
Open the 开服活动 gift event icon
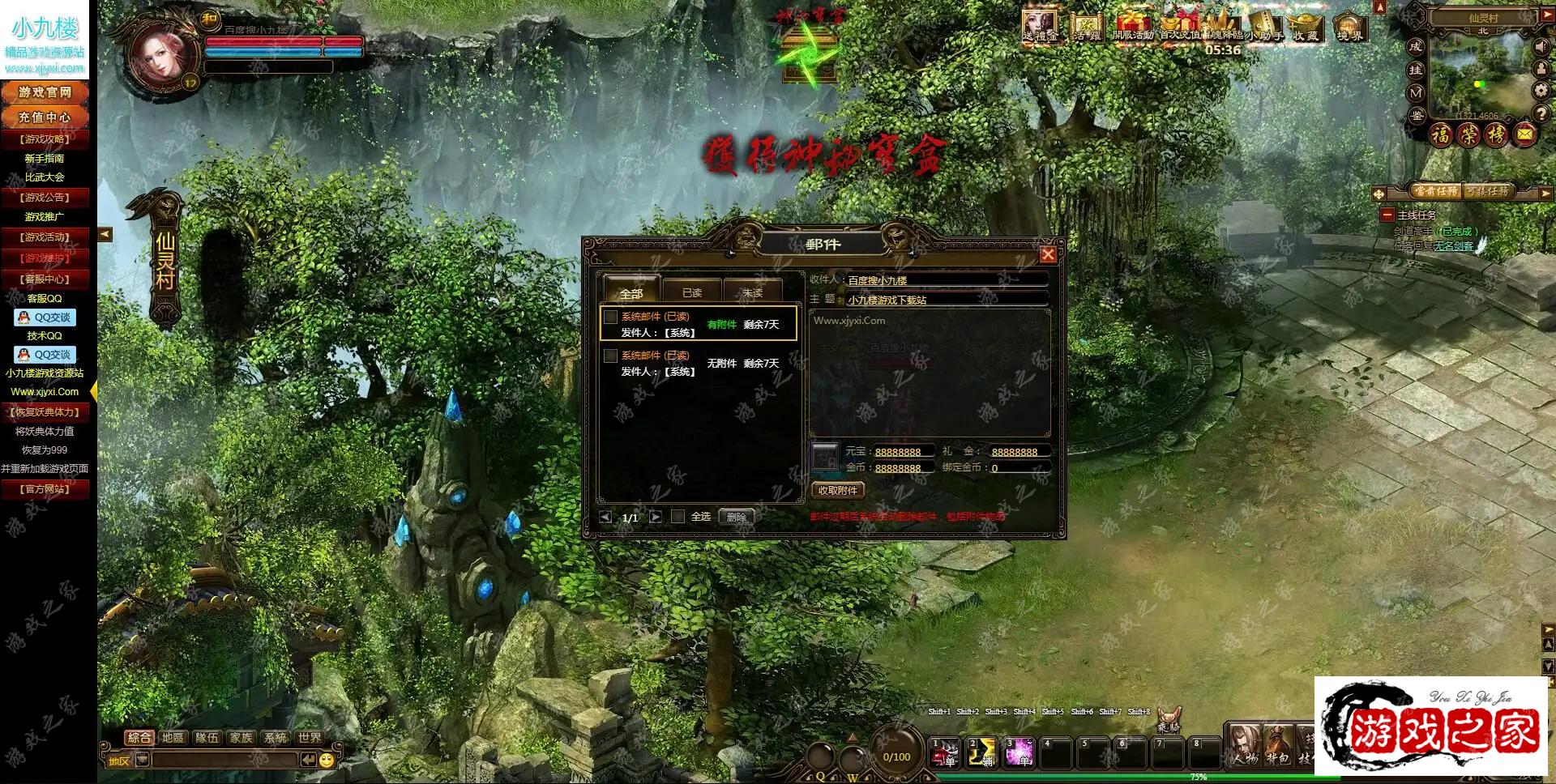pyautogui.click(x=1132, y=27)
